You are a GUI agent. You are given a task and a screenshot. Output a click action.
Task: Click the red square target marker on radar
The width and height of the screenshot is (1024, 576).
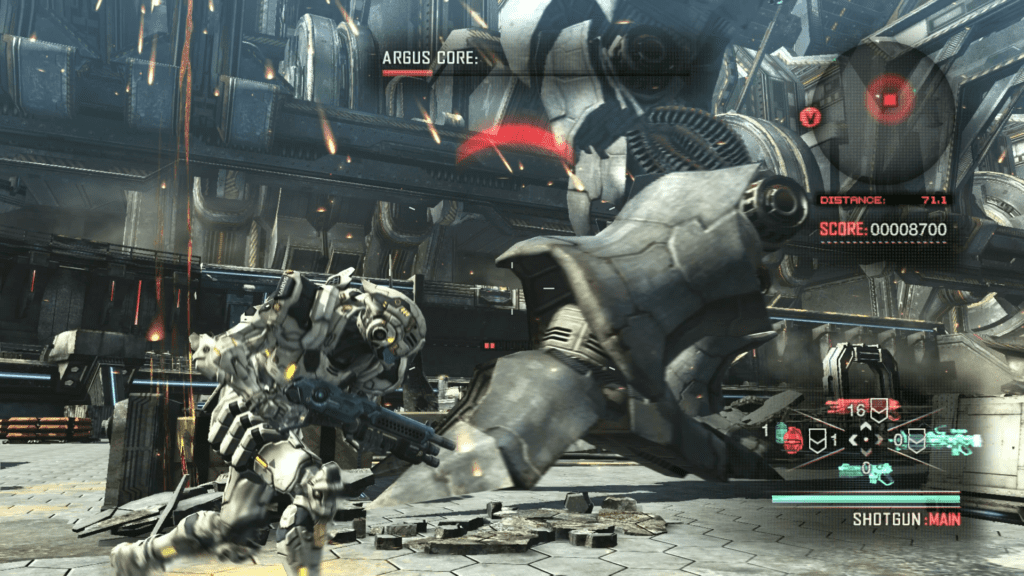coord(884,99)
